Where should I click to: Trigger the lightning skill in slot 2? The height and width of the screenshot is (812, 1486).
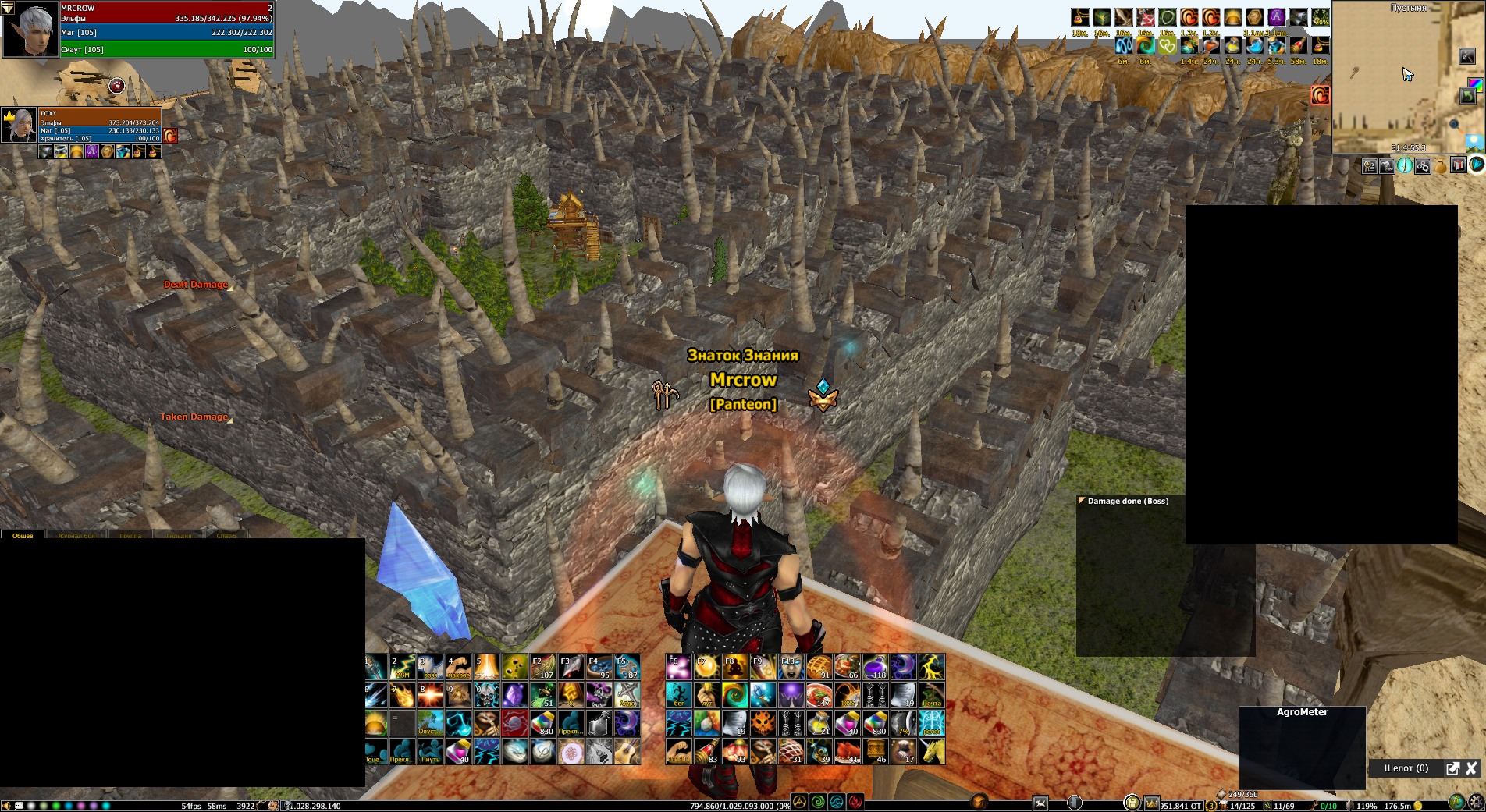(403, 668)
